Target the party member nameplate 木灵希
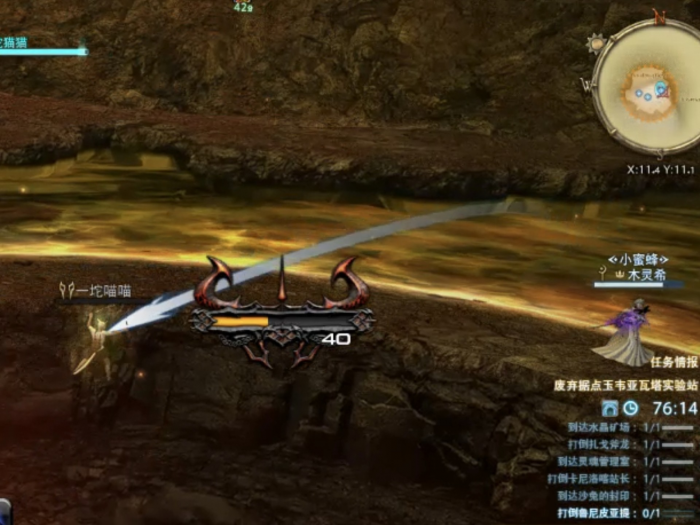Viewport: 700px width, 525px height. coord(646,273)
